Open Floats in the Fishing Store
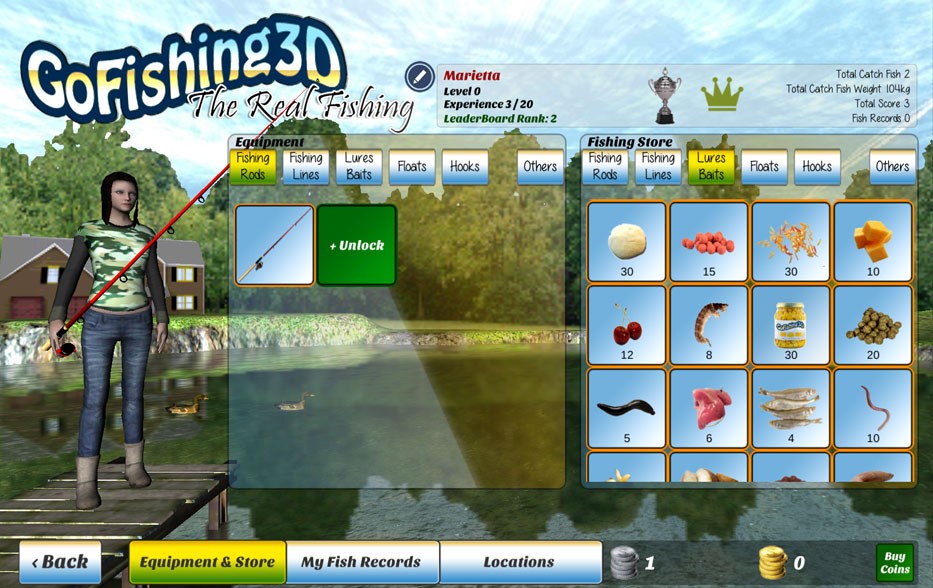Viewport: 933px width, 588px height. [764, 167]
